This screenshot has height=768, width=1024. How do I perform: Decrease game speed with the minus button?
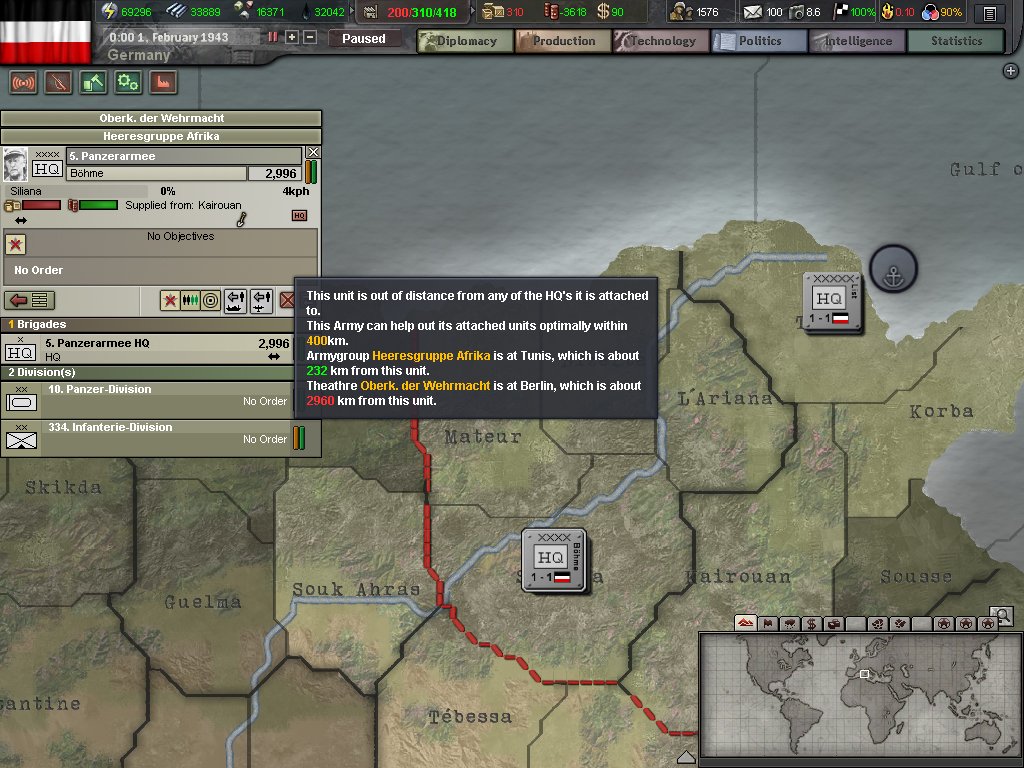coord(310,37)
